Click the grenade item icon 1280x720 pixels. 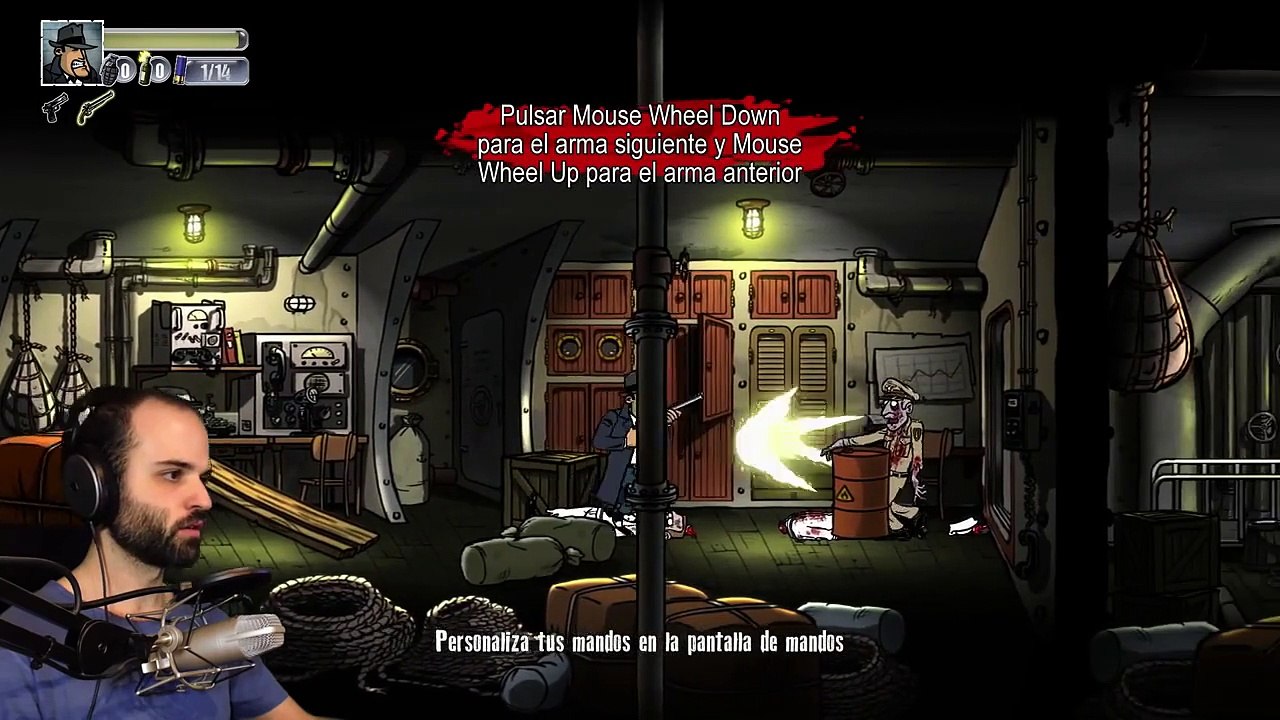(x=110, y=70)
